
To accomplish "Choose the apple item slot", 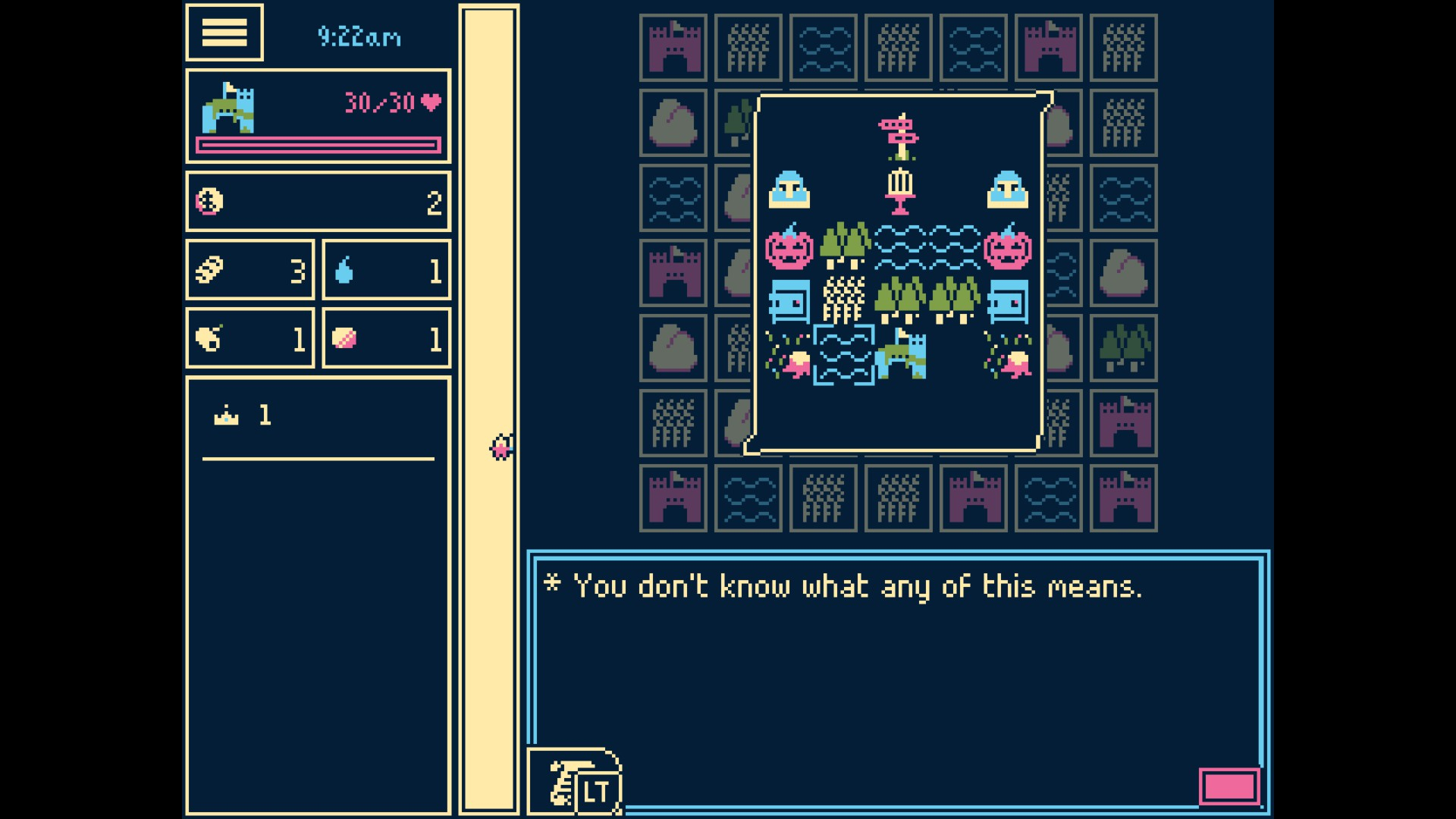I will click(x=249, y=338).
